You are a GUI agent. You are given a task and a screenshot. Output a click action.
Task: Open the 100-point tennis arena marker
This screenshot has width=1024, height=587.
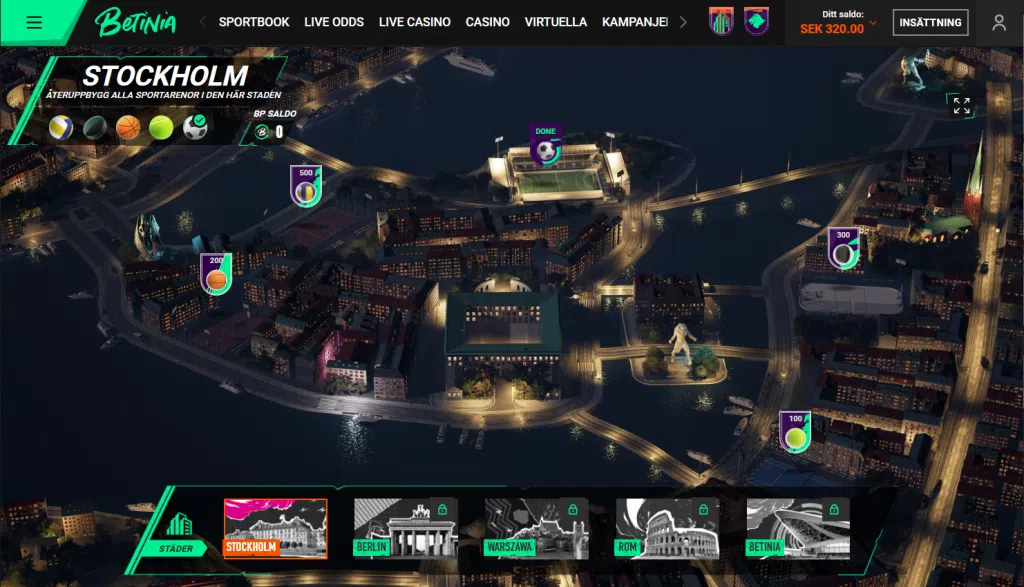point(795,432)
